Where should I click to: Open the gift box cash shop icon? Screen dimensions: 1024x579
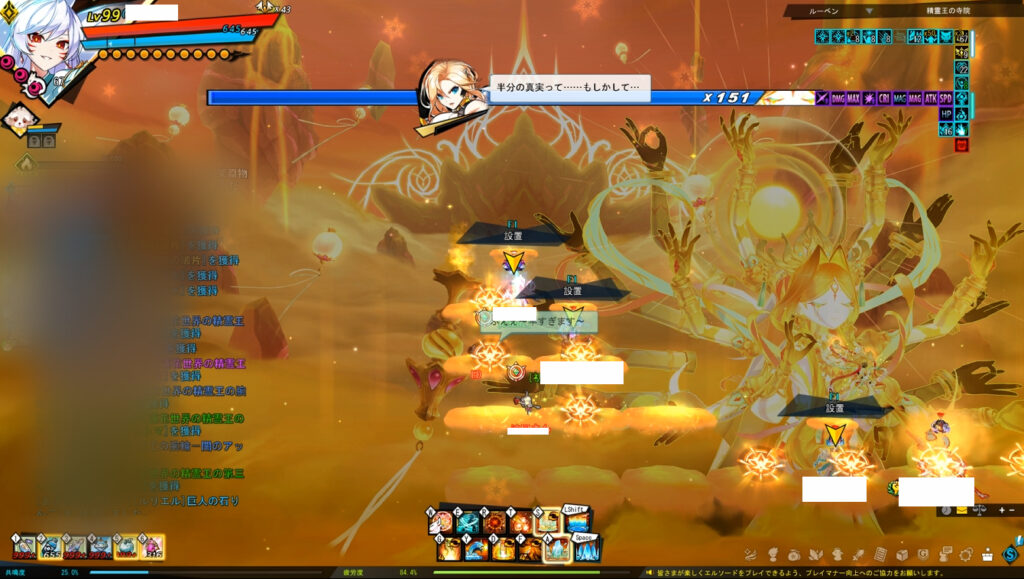coord(988,554)
